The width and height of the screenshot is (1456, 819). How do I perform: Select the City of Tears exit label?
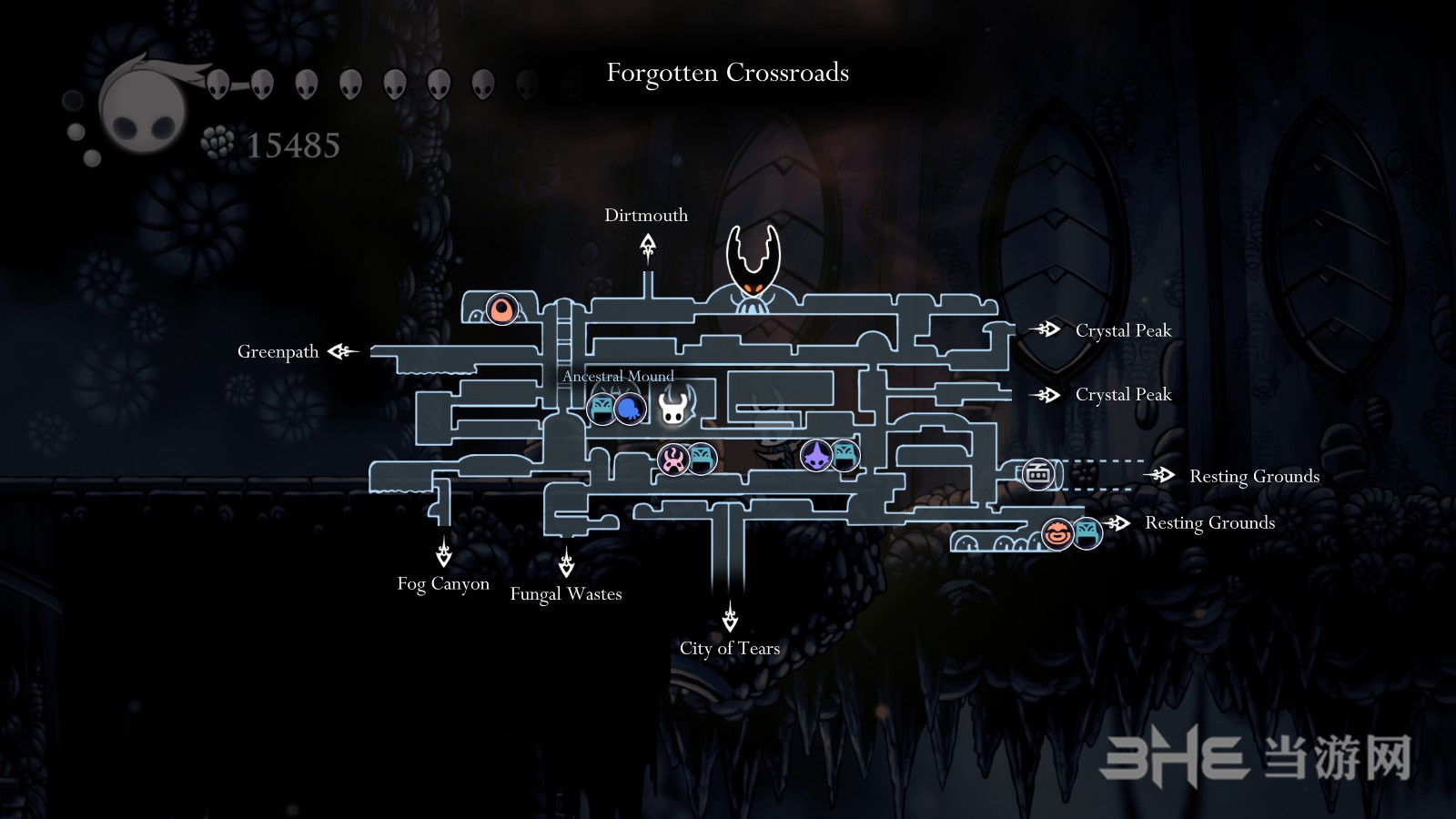730,649
